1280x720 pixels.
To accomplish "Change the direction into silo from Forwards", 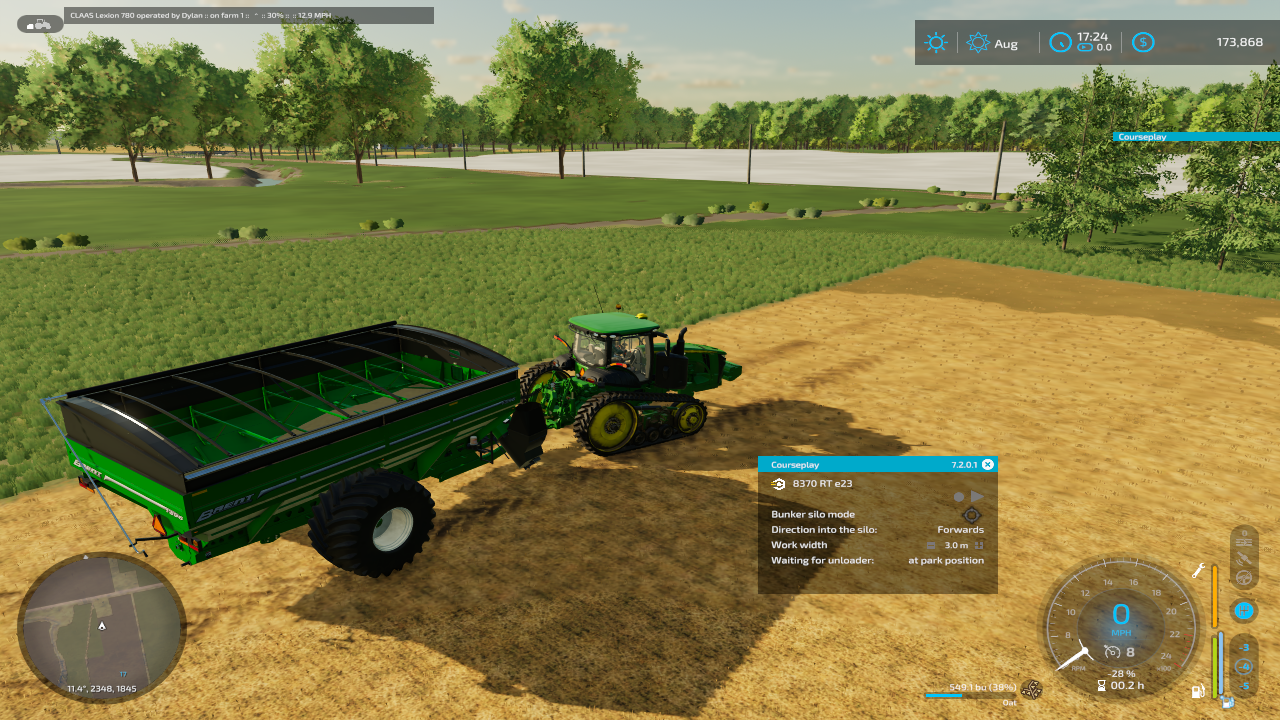I will point(960,530).
